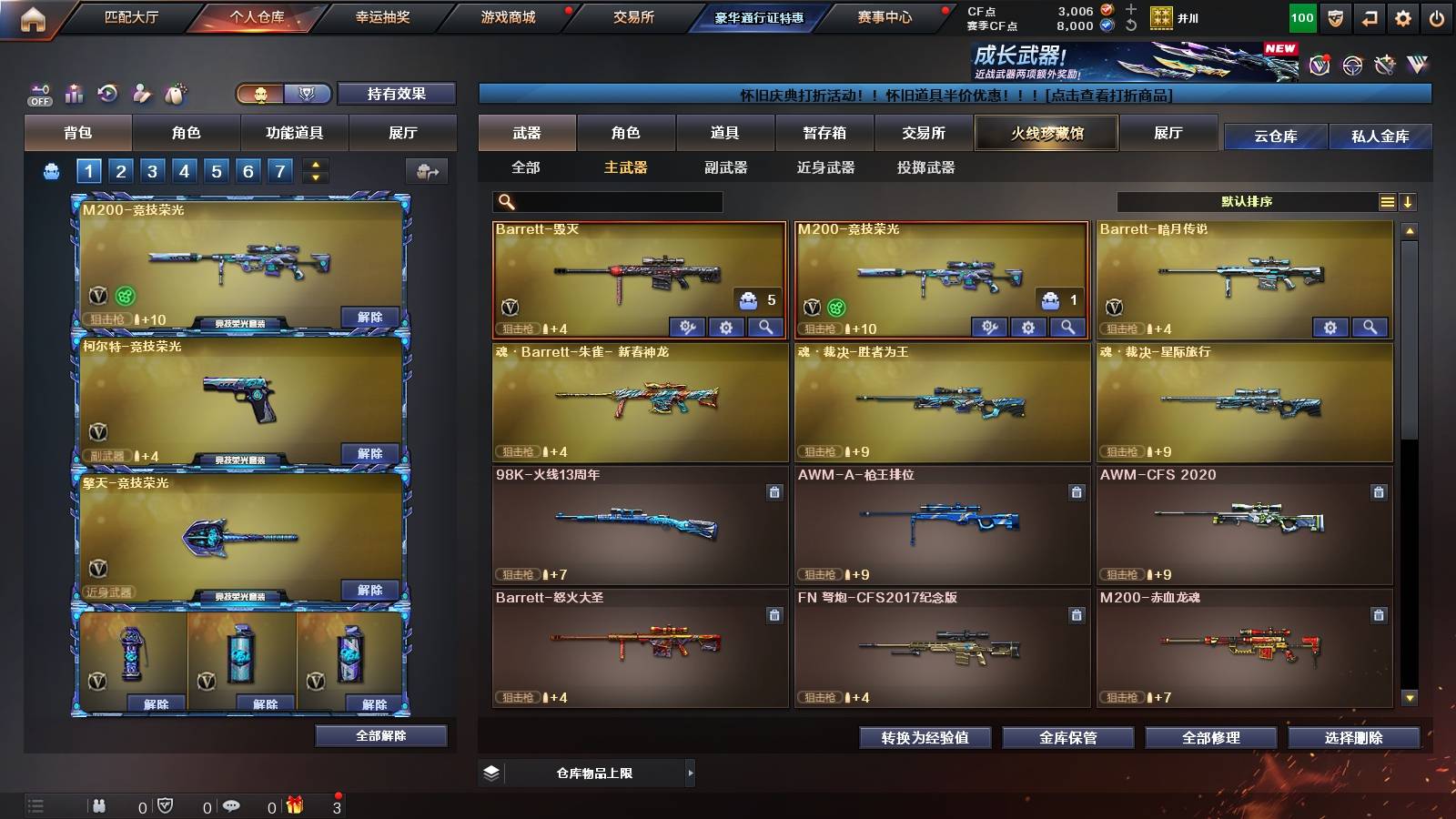Click the down stepper arrow beside backpack pages

(314, 177)
